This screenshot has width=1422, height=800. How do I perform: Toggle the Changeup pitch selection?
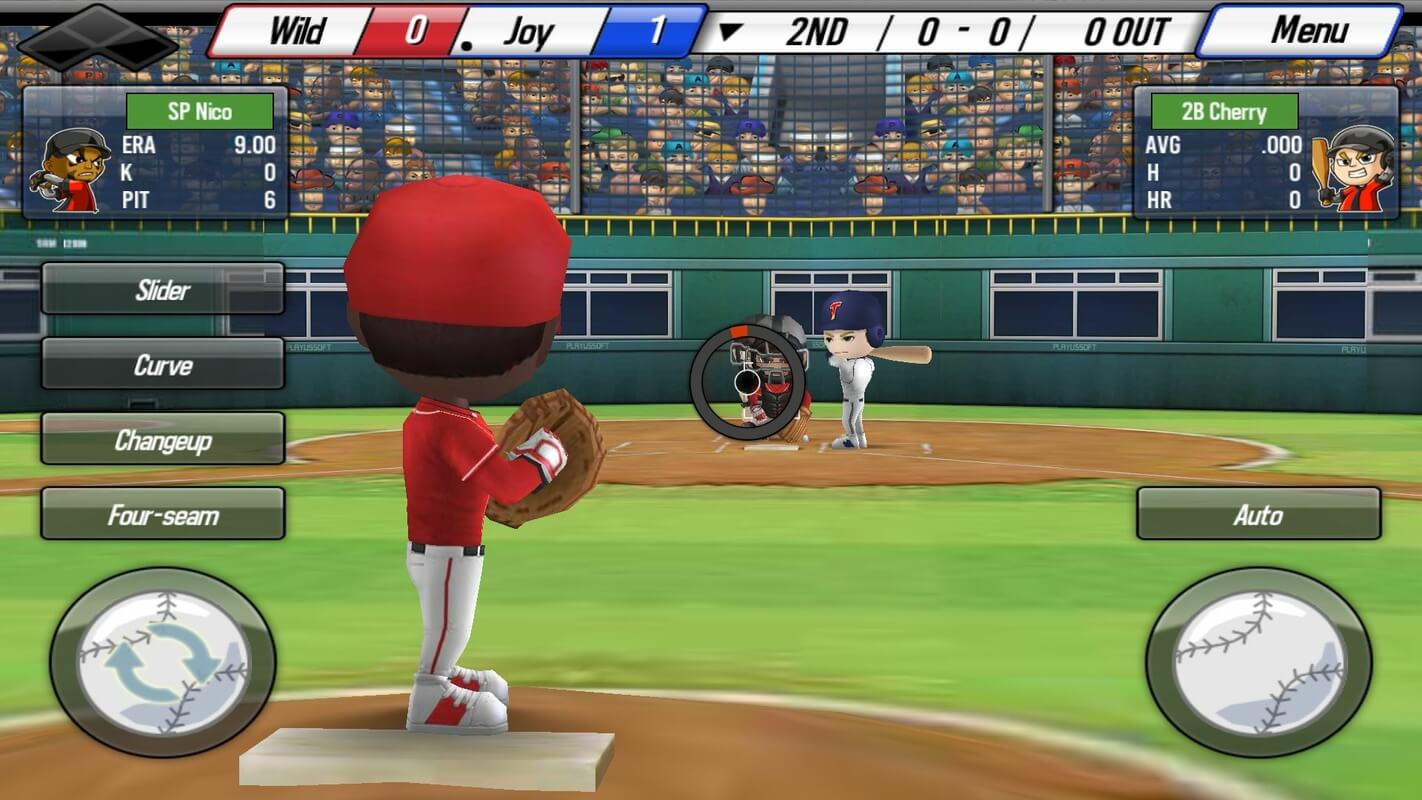[162, 441]
